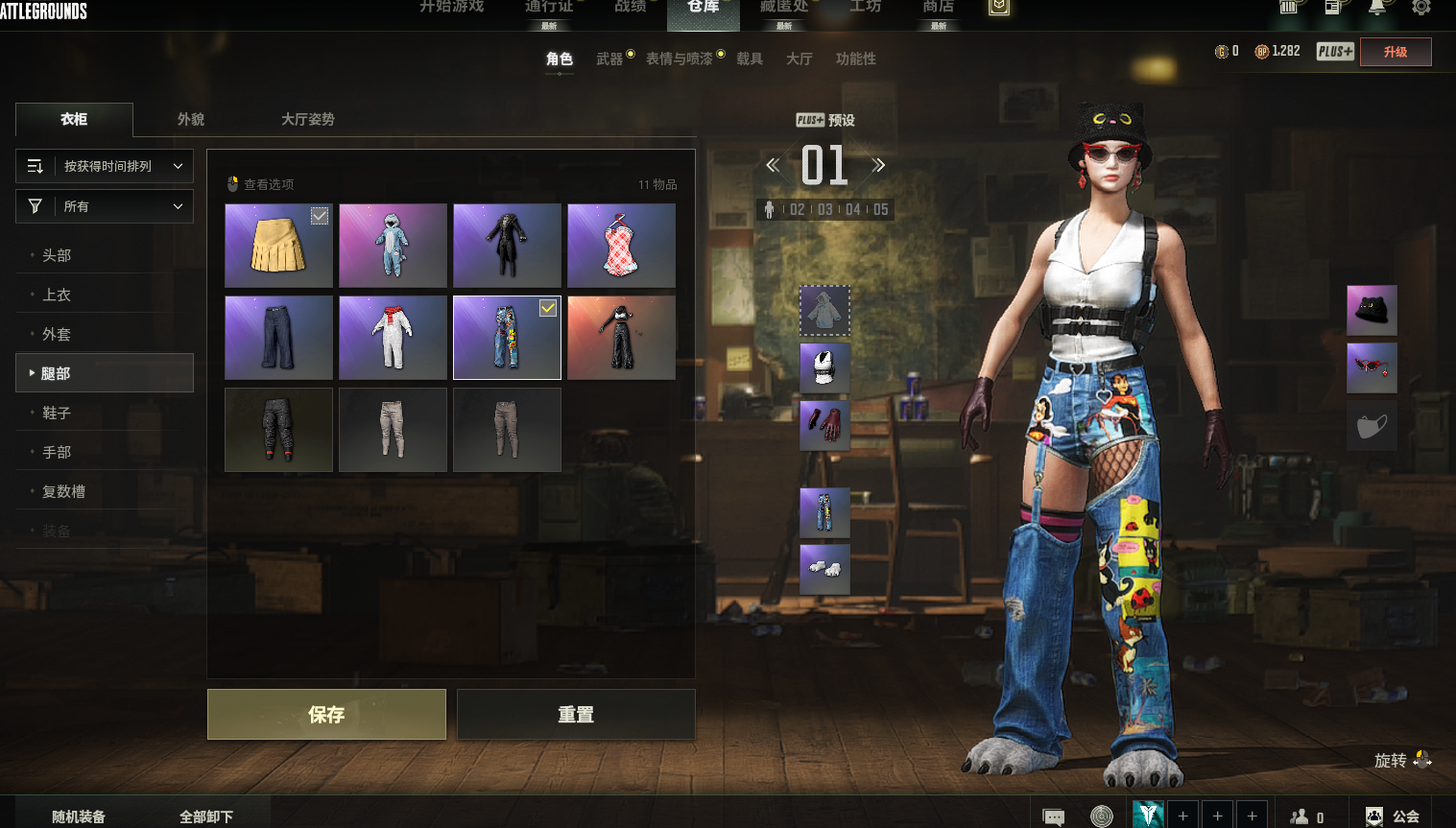Viewport: 1456px width, 828px height.
Task: Randomize outfit with 随机装备
Action: [79, 816]
